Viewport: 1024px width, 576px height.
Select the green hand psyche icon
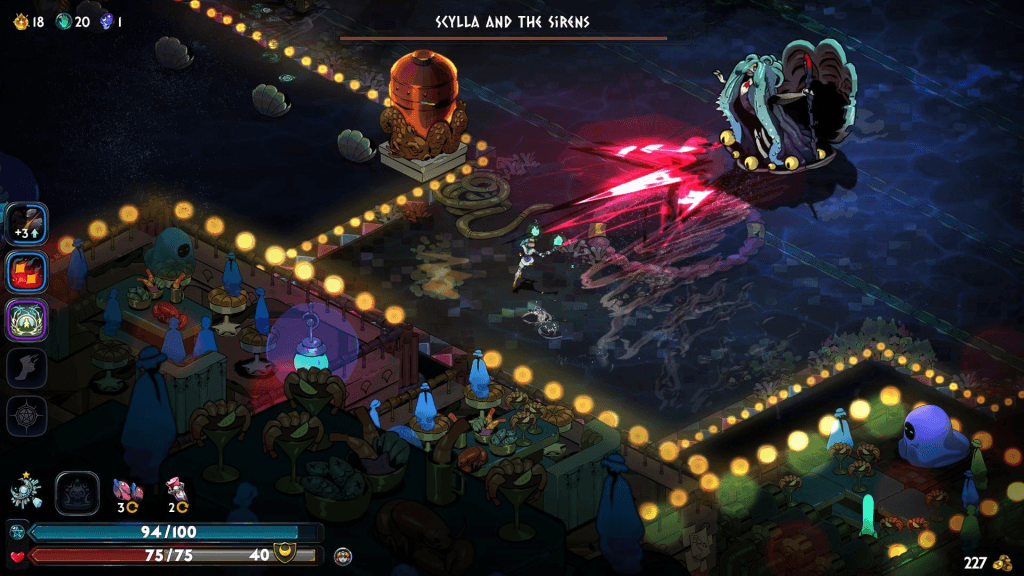[64, 21]
